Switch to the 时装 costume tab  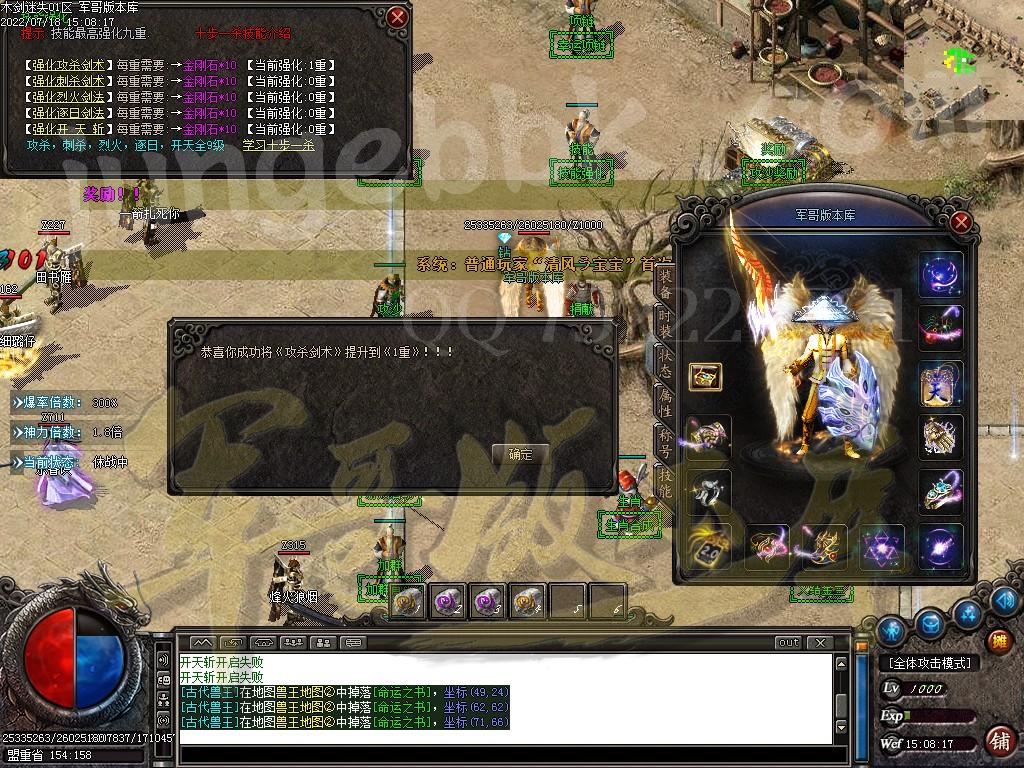(x=665, y=322)
